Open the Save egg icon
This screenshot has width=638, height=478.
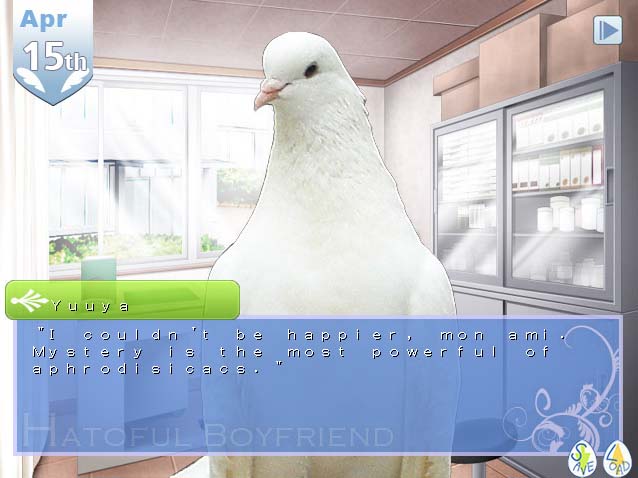[x=582, y=459]
